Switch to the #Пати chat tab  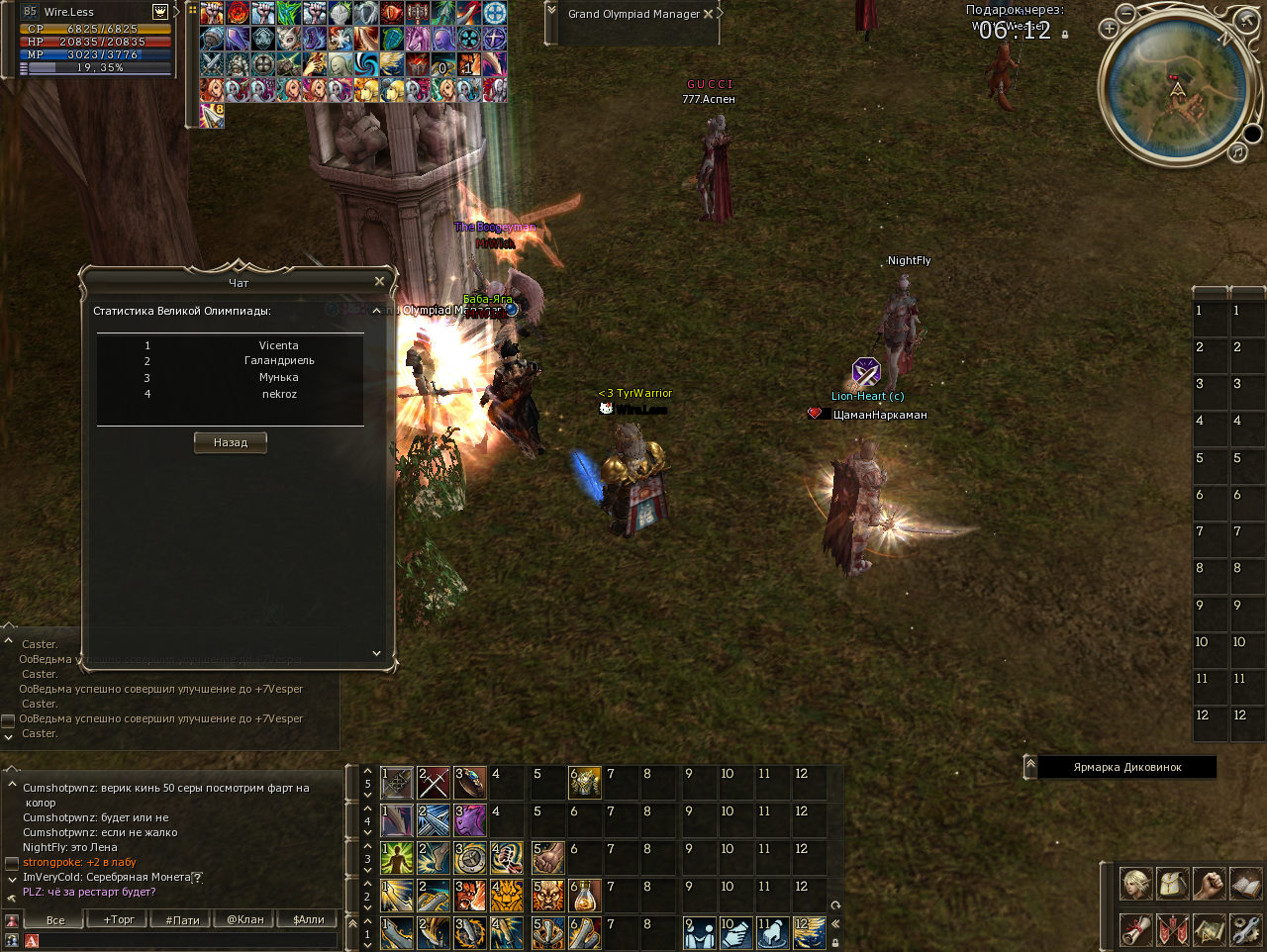point(182,919)
